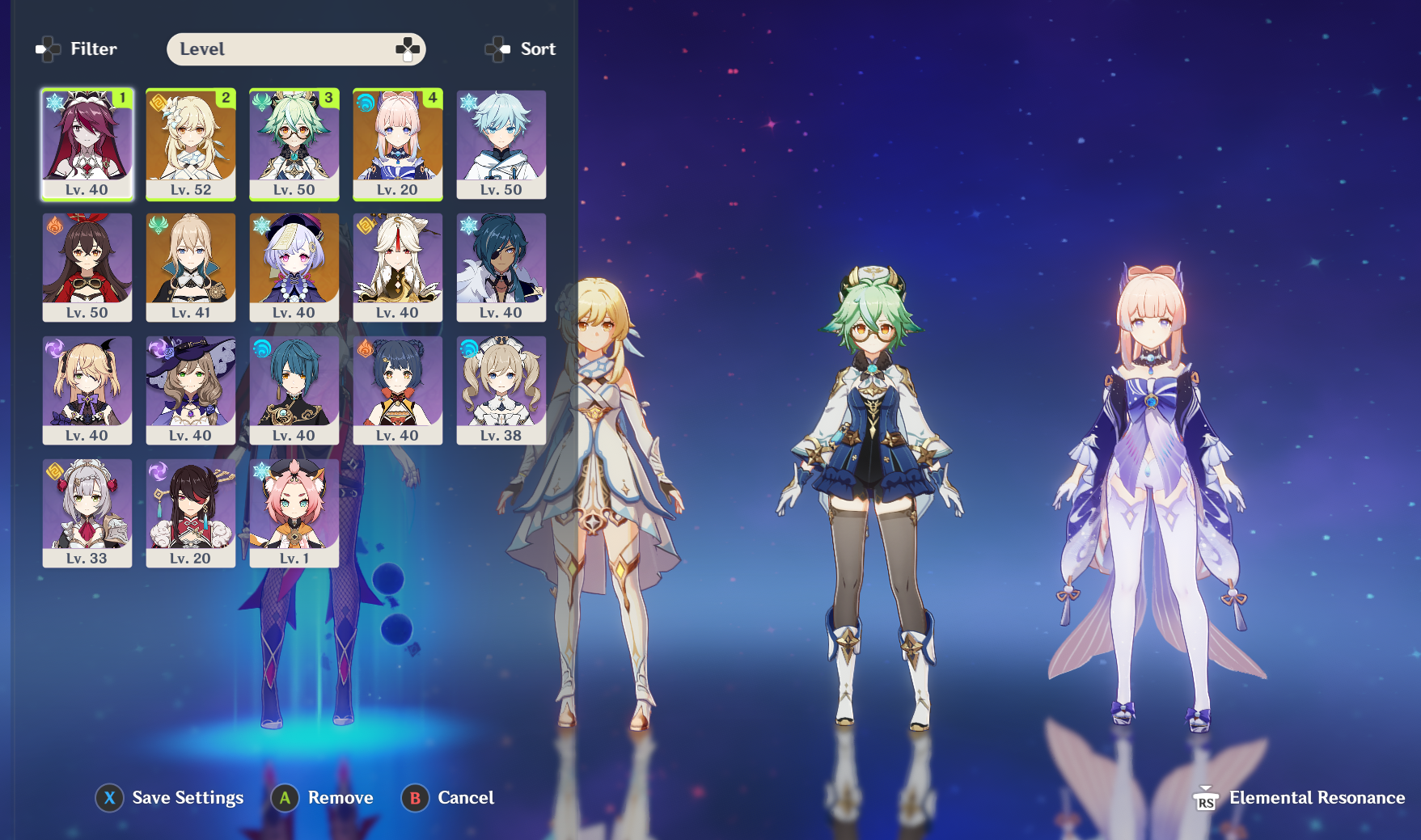This screenshot has height=840, width=1421.
Task: Select Jean's Lv. 41 card
Action: point(191,267)
